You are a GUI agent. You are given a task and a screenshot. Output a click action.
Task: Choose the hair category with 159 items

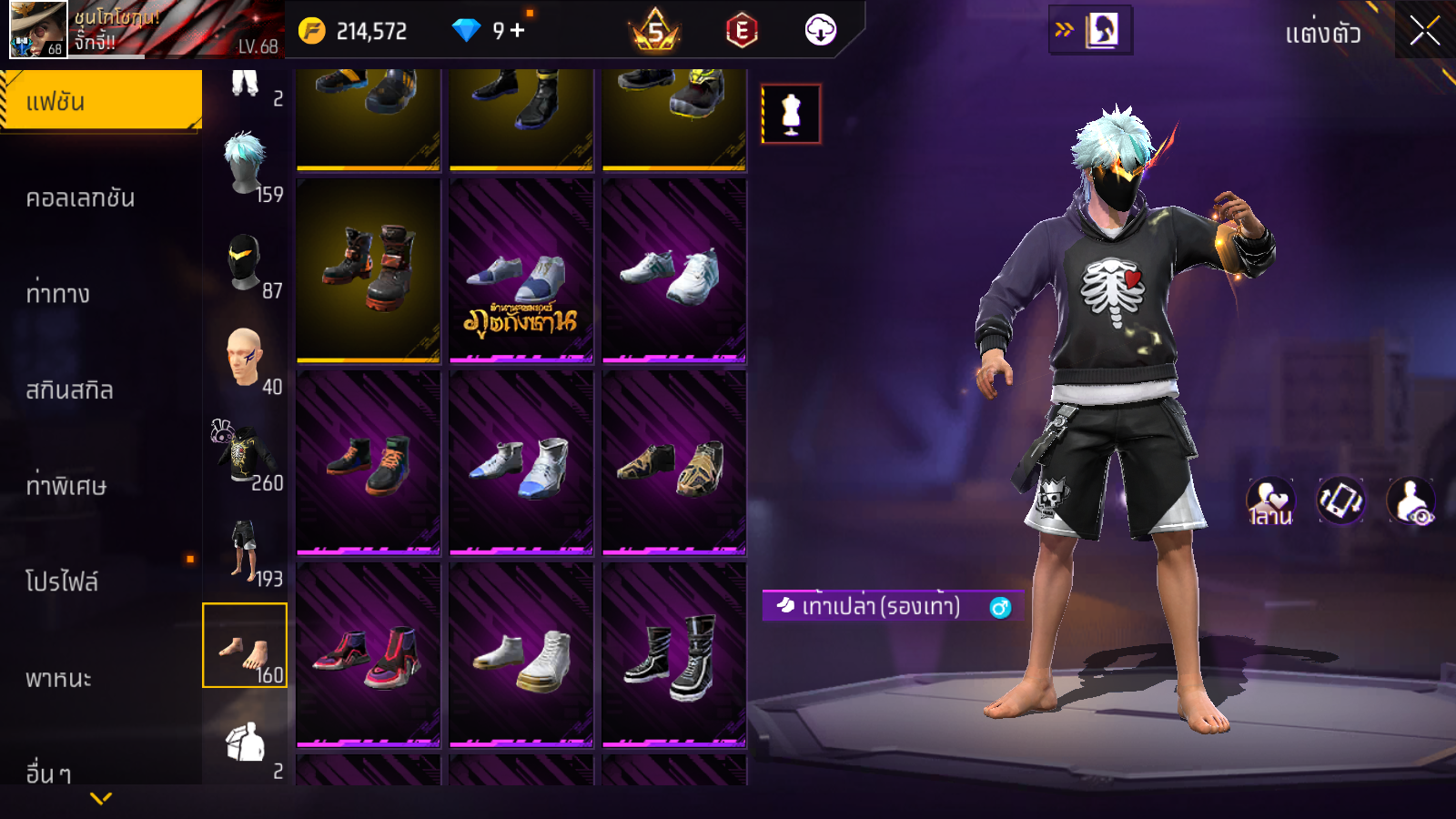pos(246,166)
